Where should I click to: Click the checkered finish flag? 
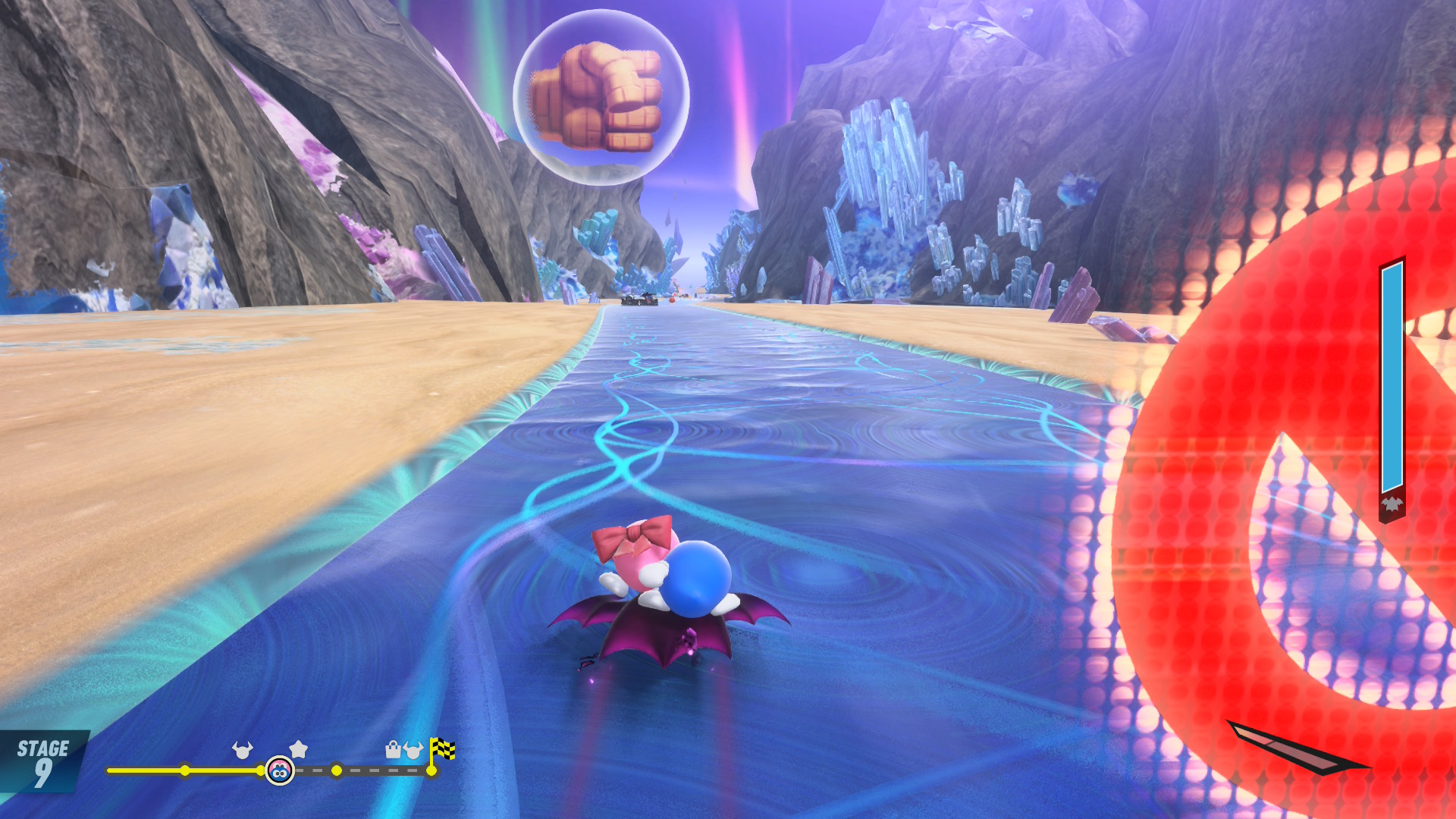pos(442,749)
